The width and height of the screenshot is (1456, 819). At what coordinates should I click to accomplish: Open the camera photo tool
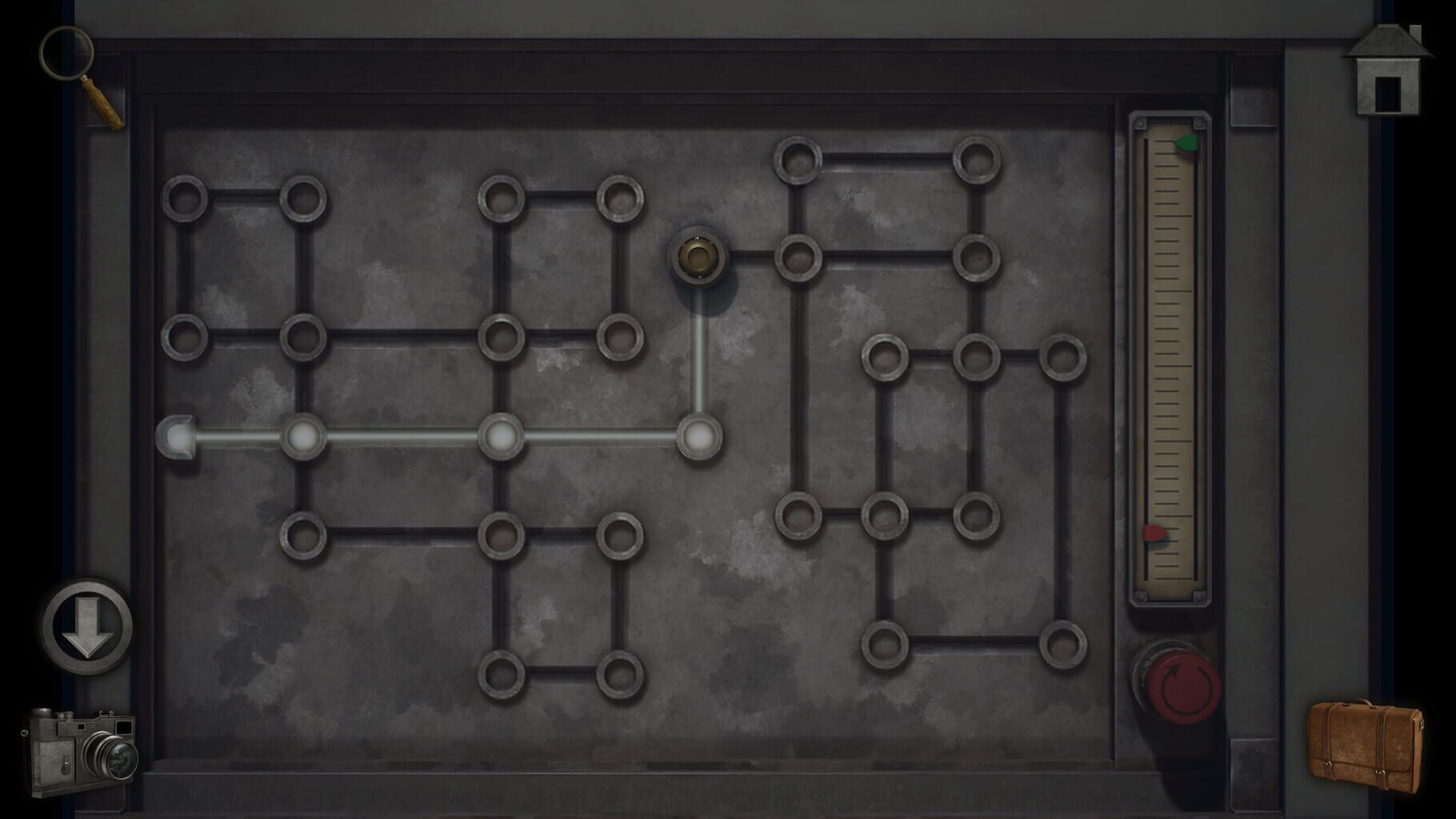click(80, 751)
